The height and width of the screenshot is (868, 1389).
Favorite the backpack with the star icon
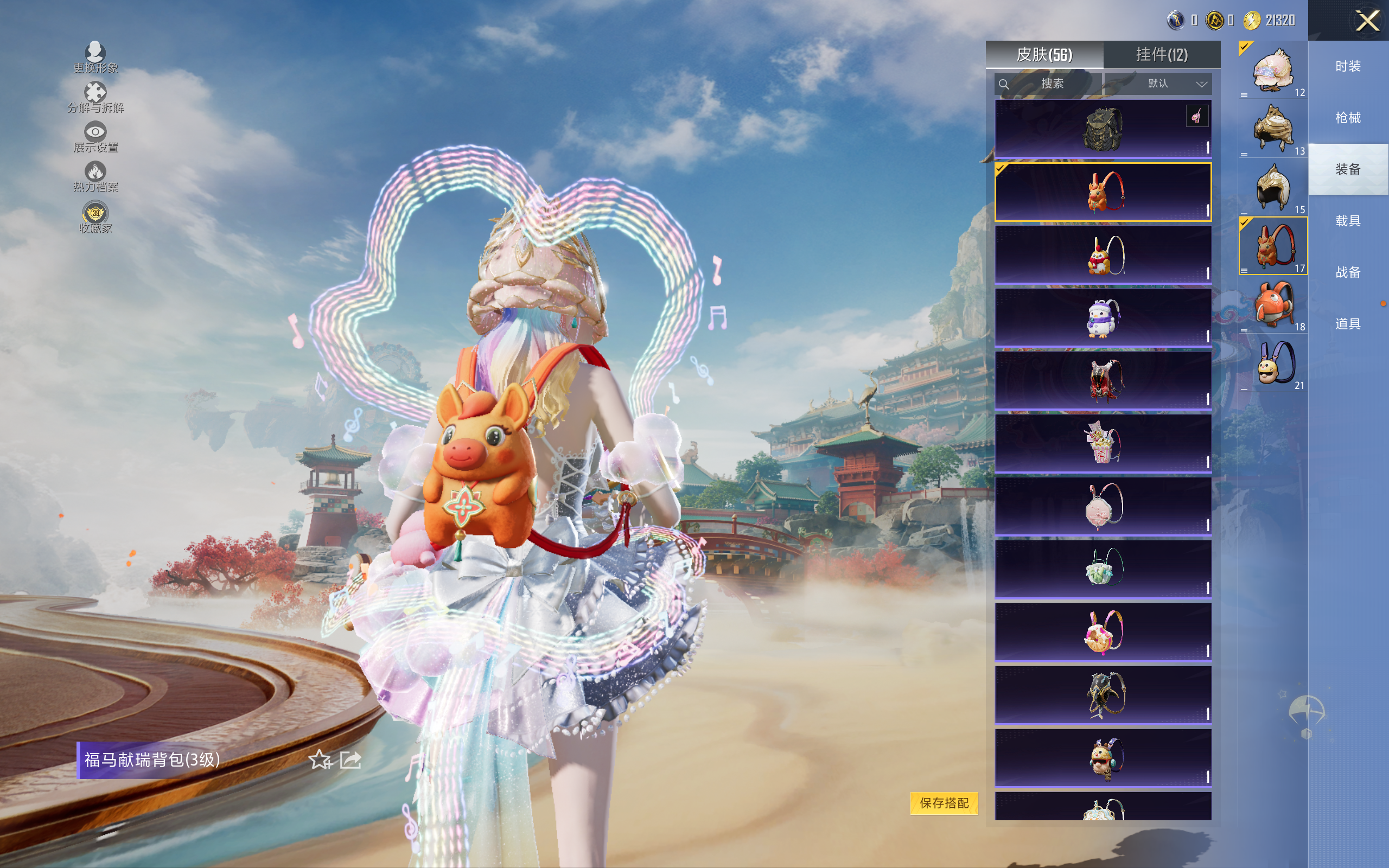320,760
